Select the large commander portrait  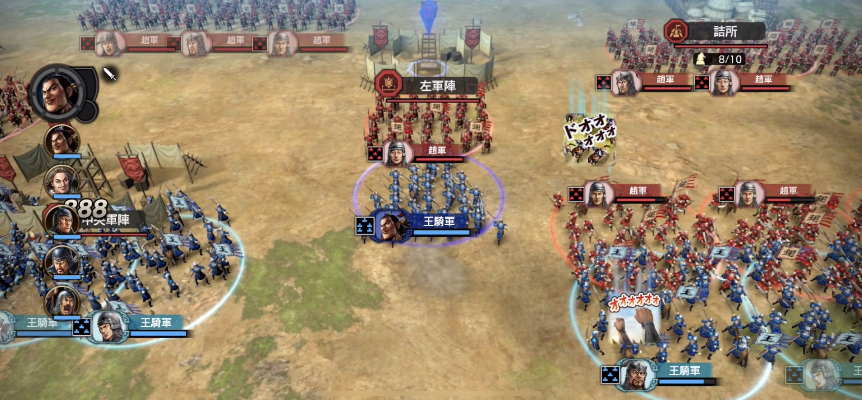tap(56, 92)
